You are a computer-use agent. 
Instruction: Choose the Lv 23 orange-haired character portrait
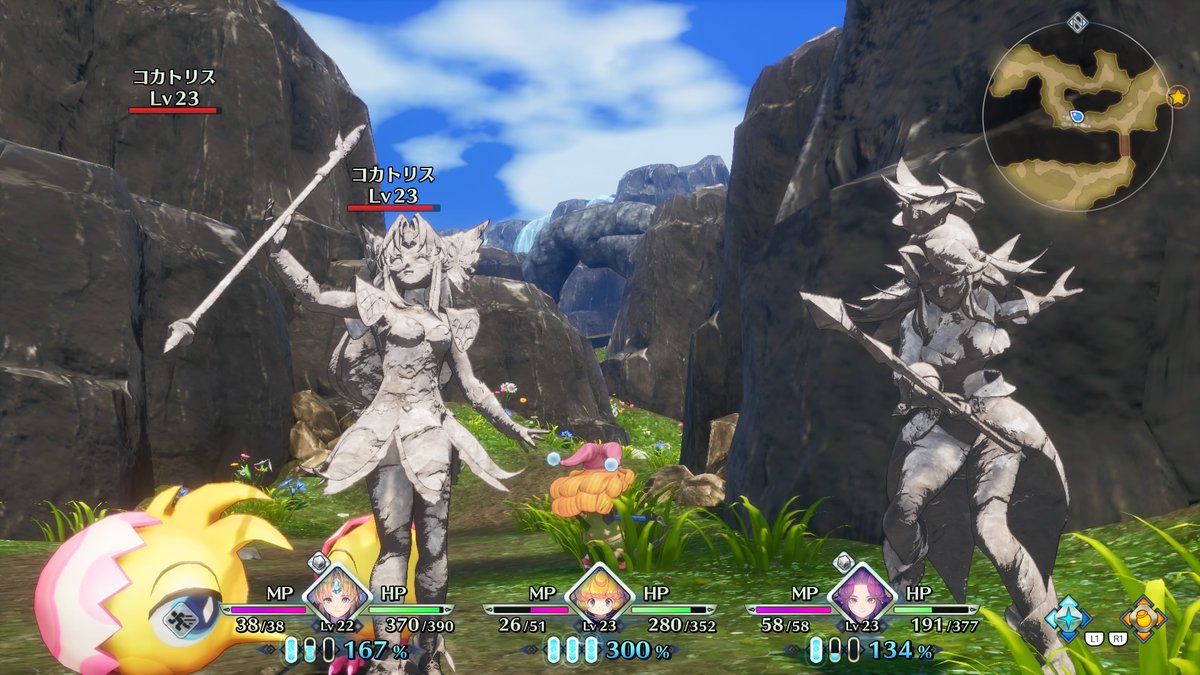tap(599, 595)
